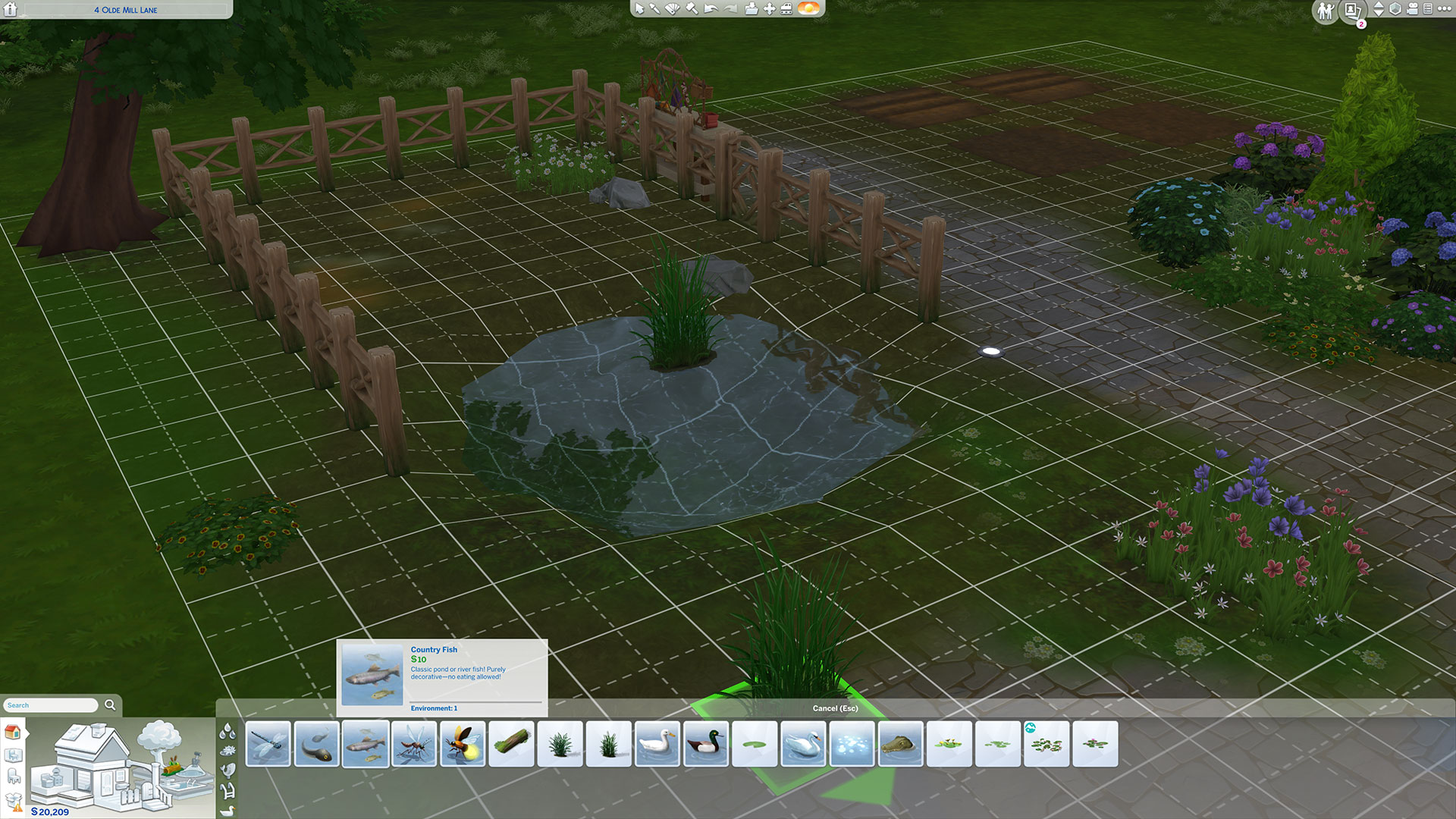
Task: Open the Save to Library icon
Action: coord(750,10)
